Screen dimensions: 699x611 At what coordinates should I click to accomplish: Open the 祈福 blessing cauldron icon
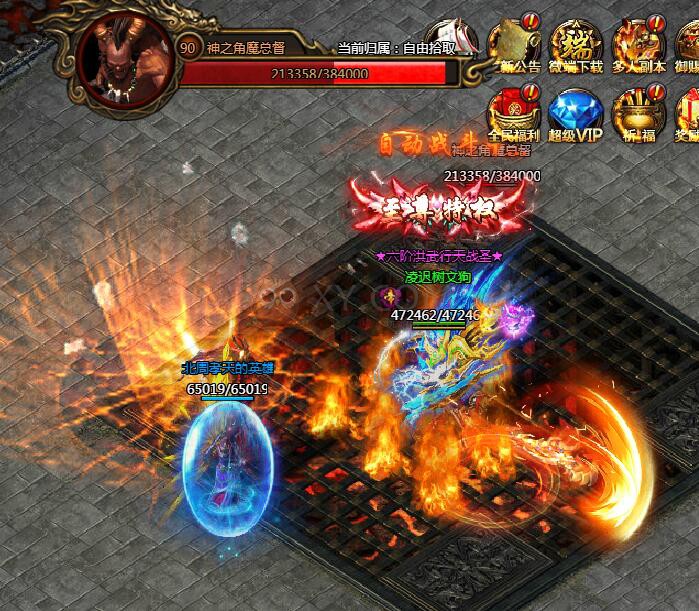(x=636, y=112)
